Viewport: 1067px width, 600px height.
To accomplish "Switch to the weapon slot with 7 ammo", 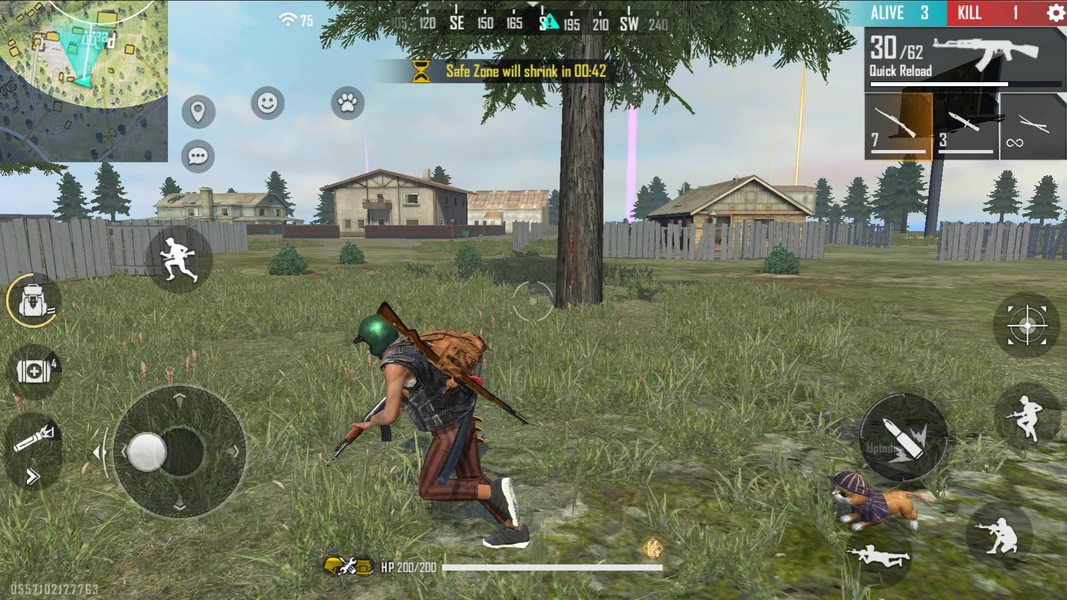I will (x=898, y=127).
